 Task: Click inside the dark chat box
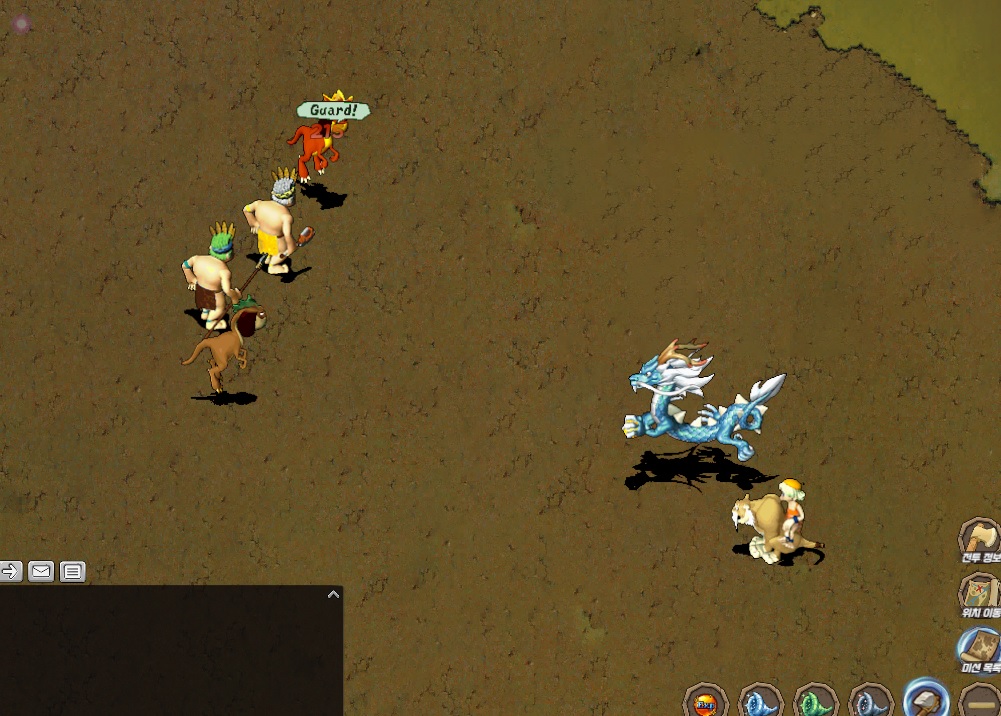tap(170, 655)
